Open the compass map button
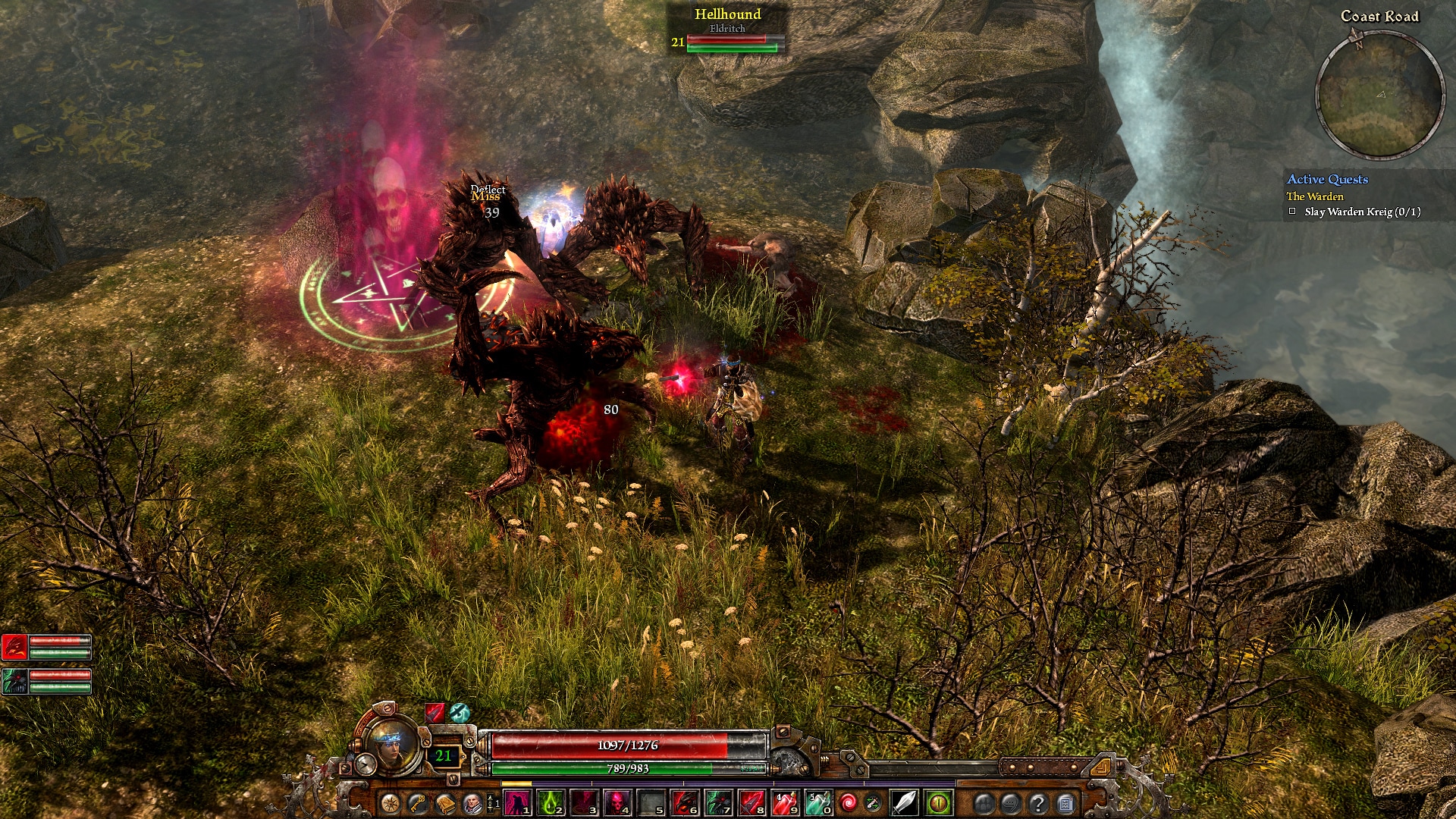The image size is (1456, 819). 390,803
